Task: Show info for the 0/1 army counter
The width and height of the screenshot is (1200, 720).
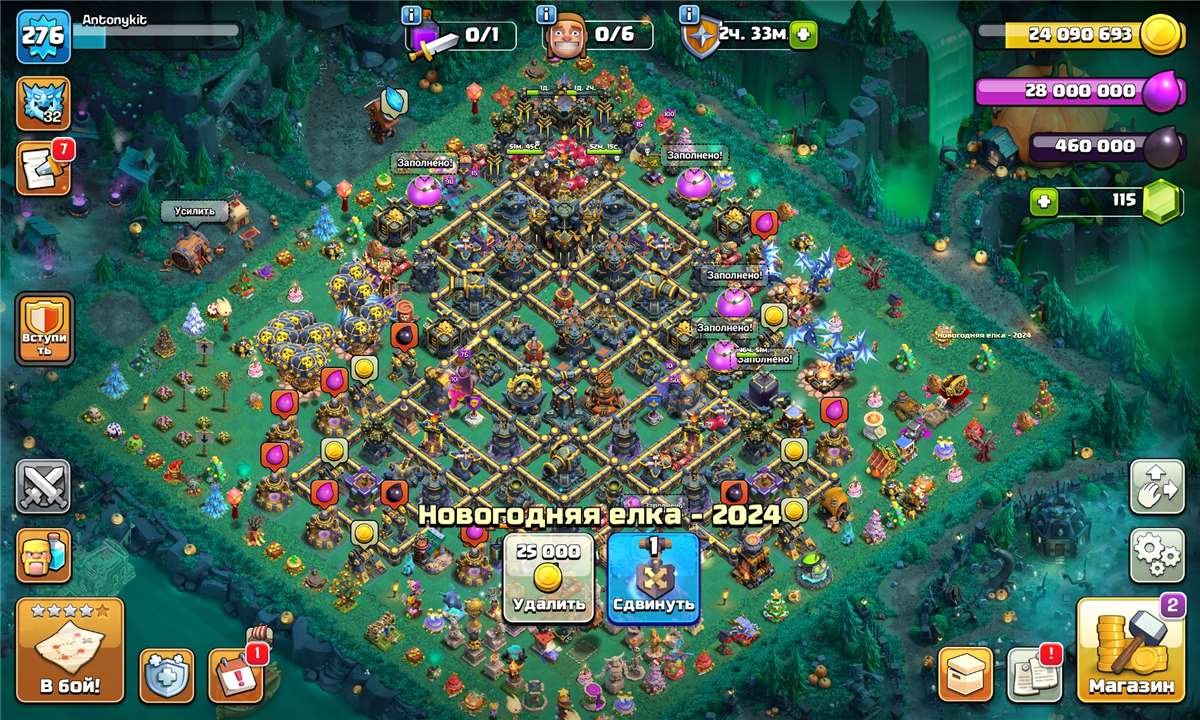Action: [x=410, y=15]
